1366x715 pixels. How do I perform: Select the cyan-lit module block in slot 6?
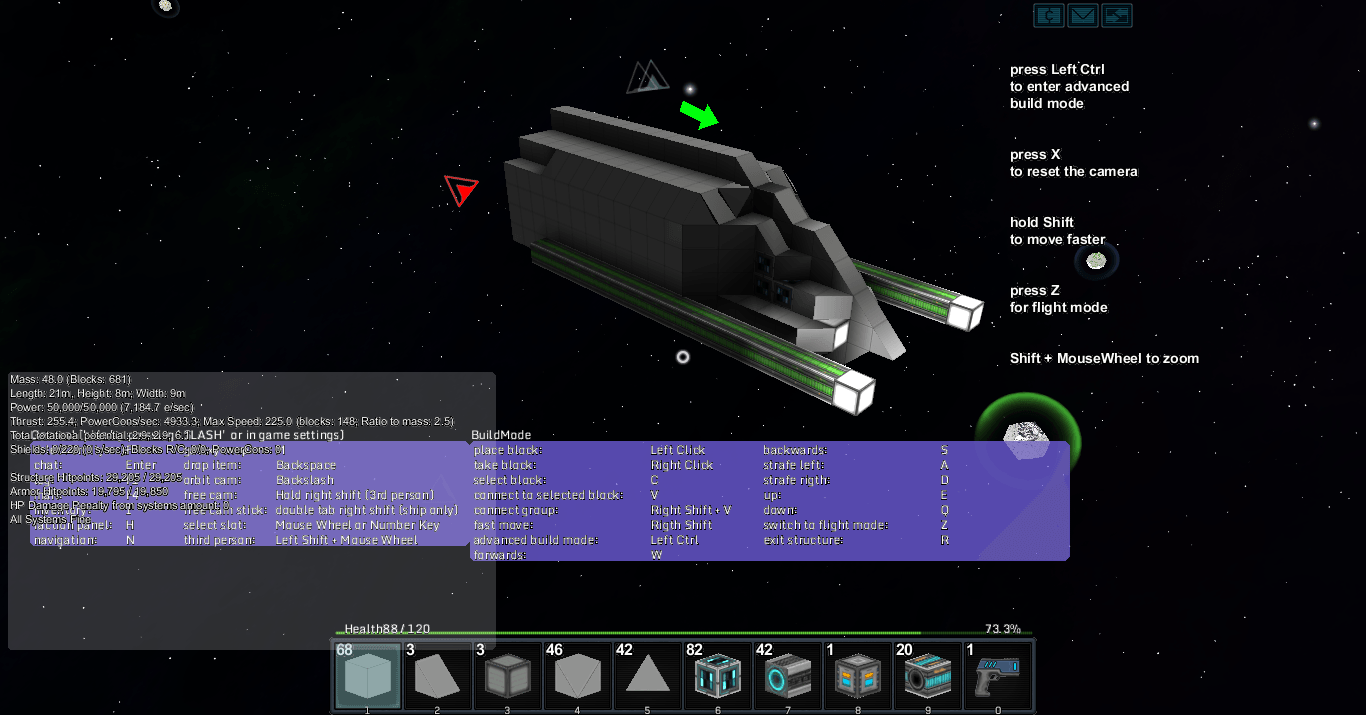click(x=717, y=675)
